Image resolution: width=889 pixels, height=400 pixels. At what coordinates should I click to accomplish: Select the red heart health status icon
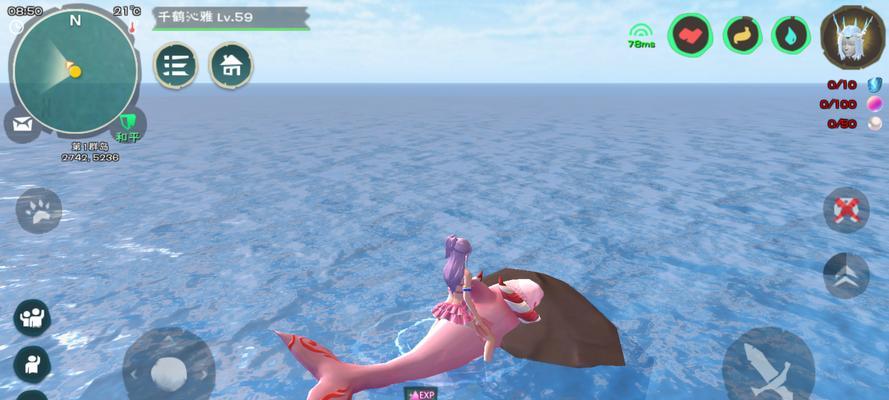[x=689, y=35]
